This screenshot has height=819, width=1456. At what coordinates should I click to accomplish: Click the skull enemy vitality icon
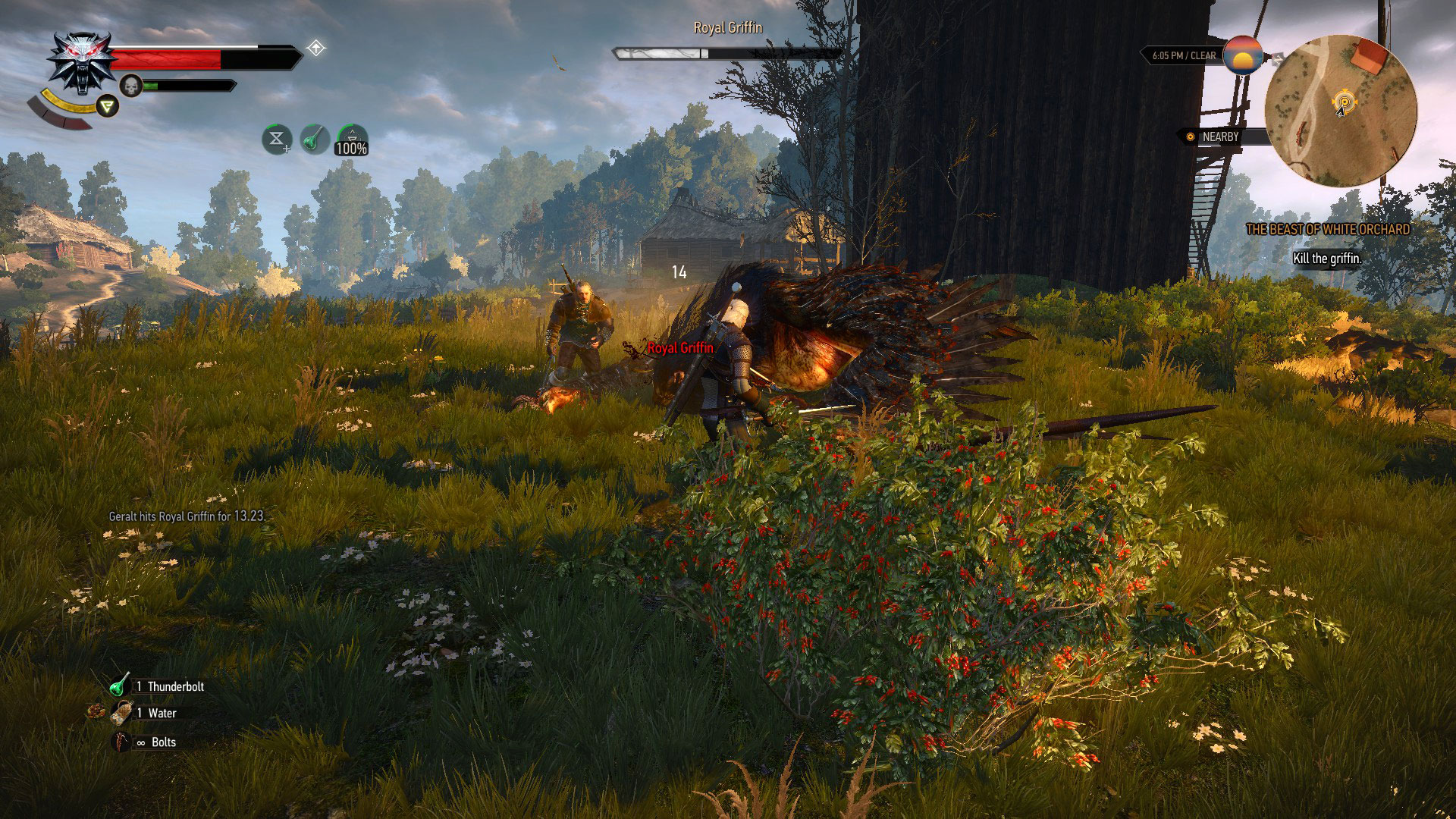[130, 85]
